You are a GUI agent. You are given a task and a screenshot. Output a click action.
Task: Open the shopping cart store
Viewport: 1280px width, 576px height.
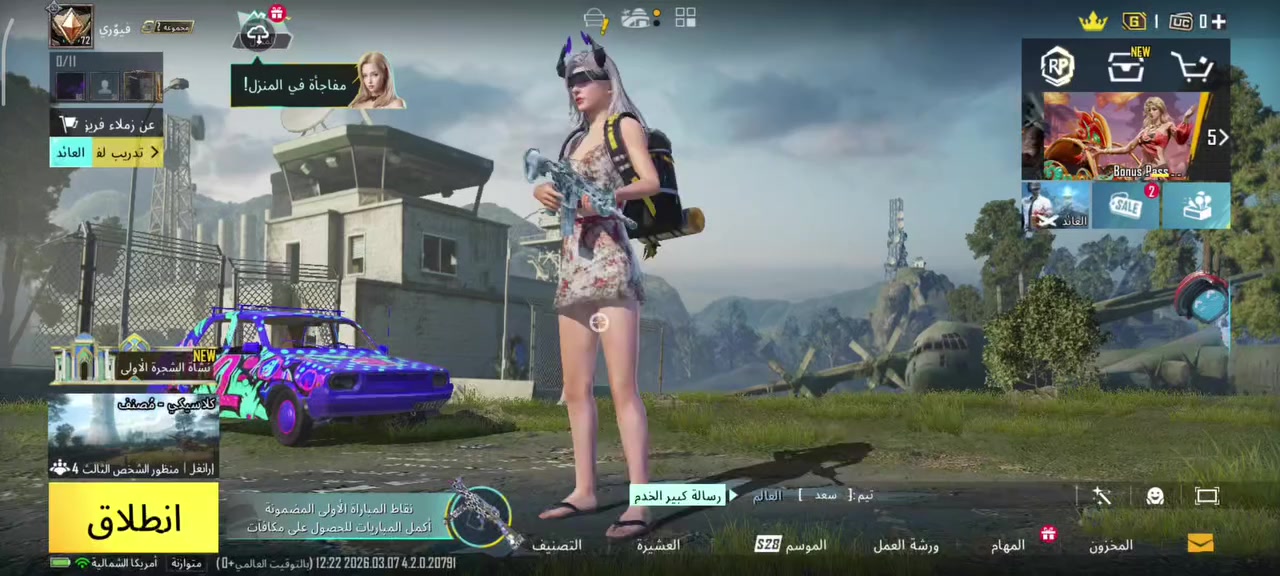[x=1192, y=68]
